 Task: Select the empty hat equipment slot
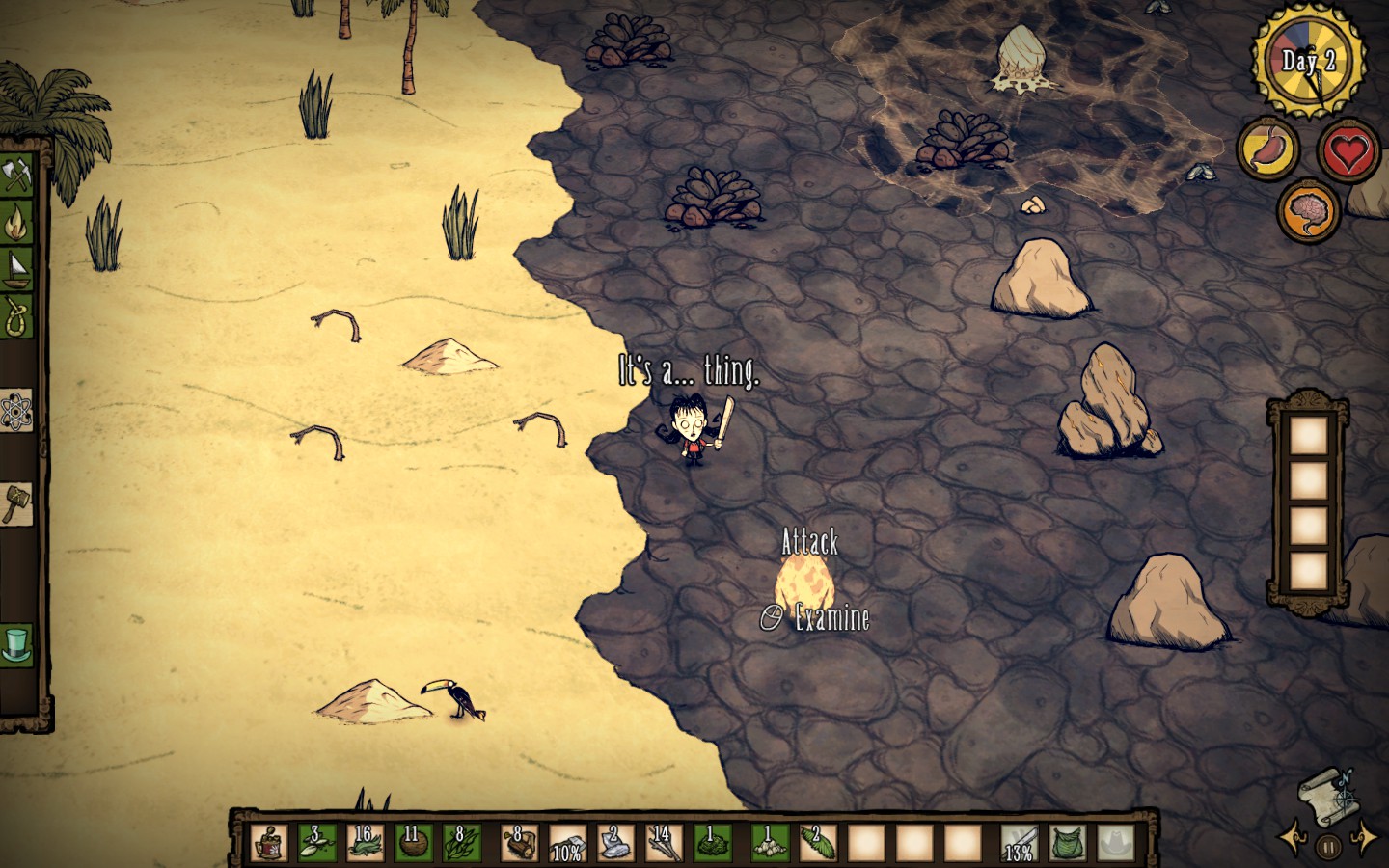(1116, 842)
